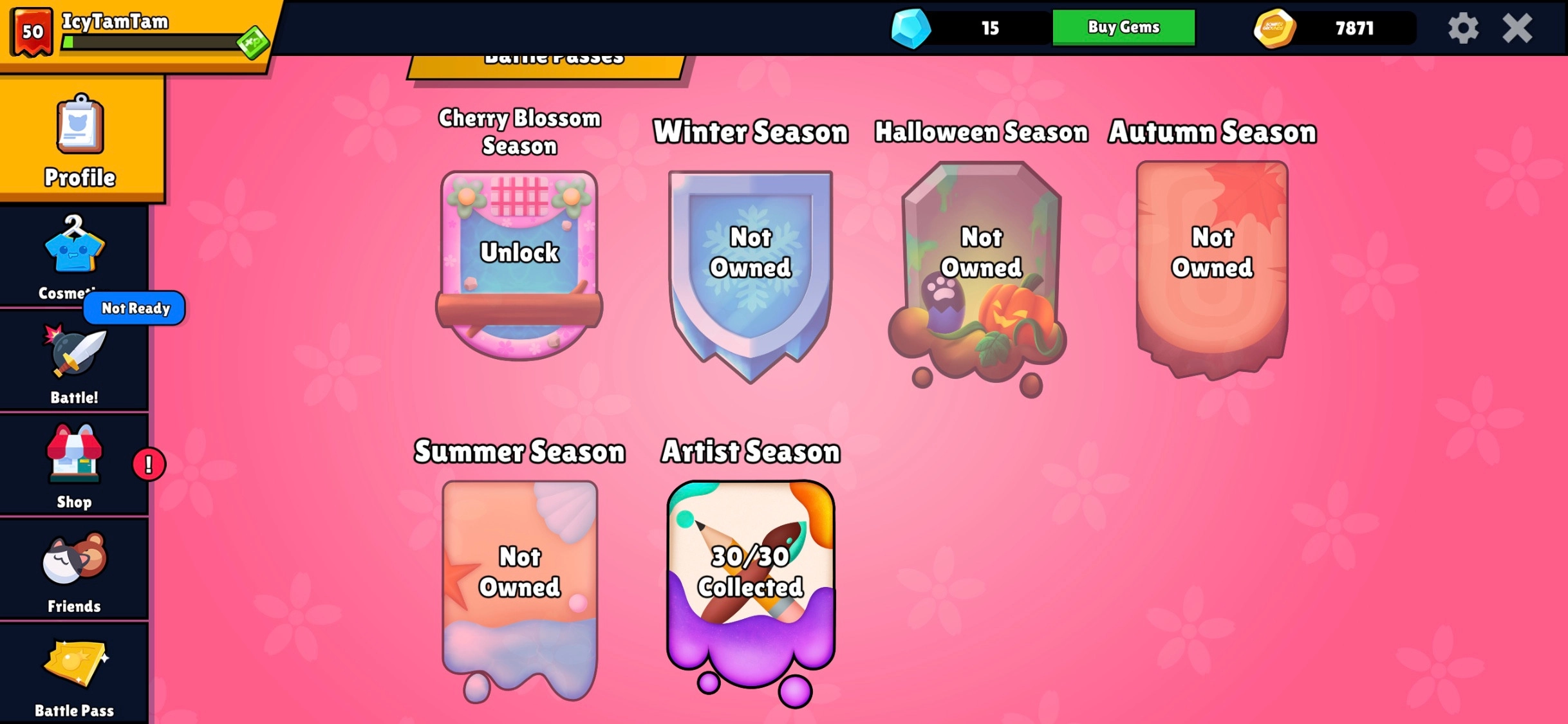
Task: Open settings with the gear icon
Action: coord(1463,28)
